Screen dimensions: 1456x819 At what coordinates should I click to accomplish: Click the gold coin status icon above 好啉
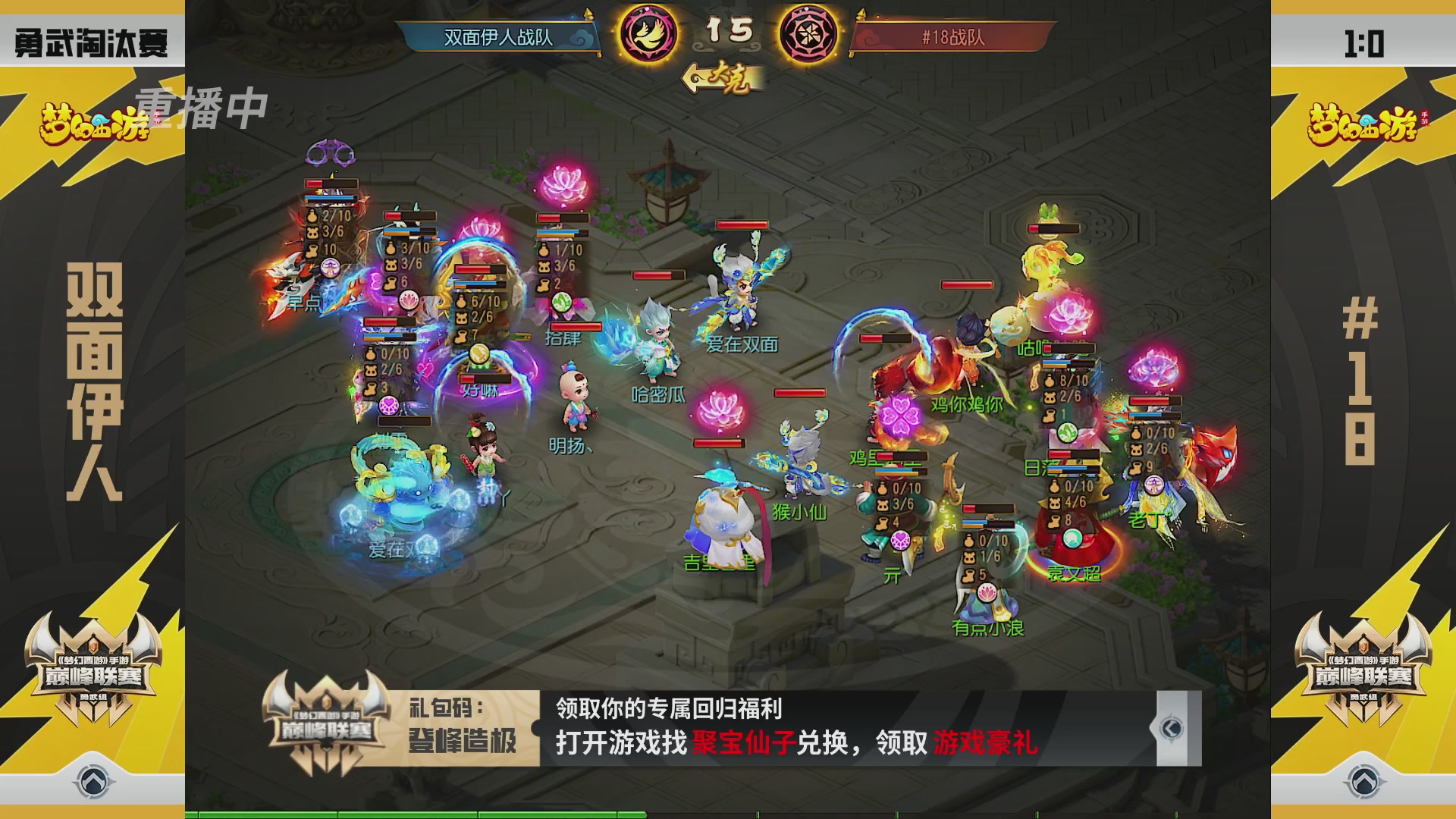click(478, 352)
